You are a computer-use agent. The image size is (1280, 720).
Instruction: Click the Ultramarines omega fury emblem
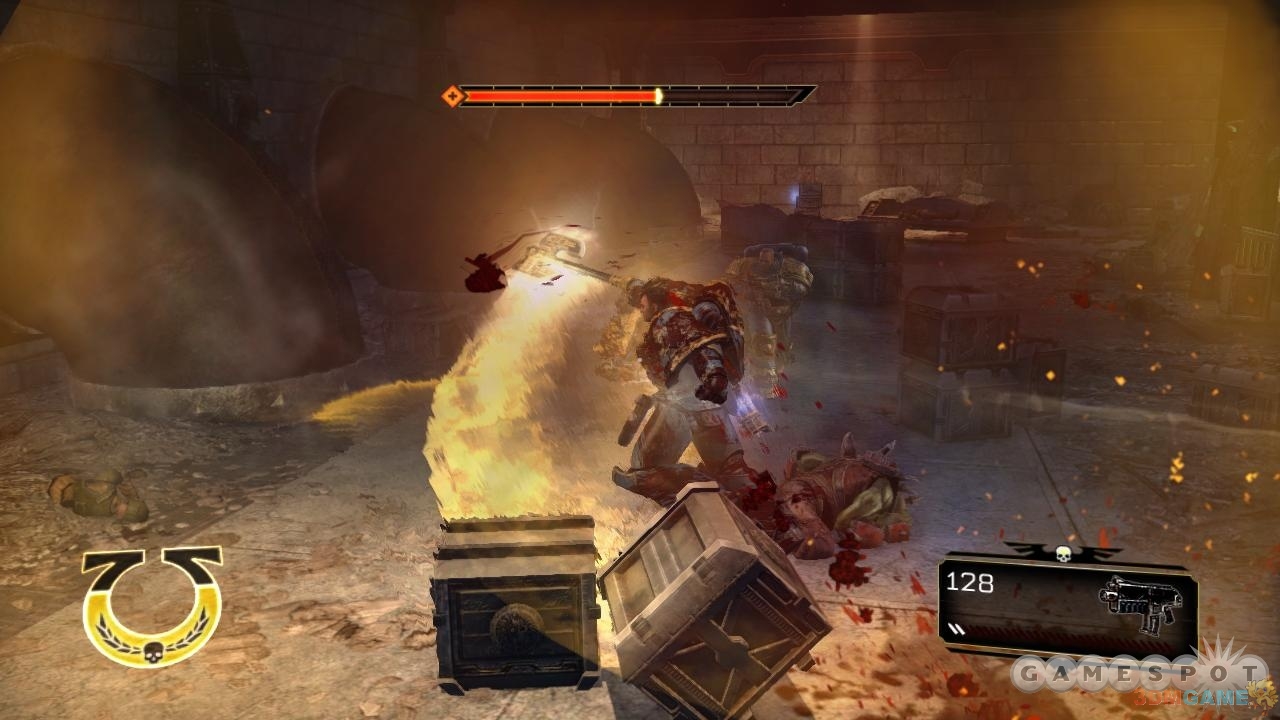point(151,606)
